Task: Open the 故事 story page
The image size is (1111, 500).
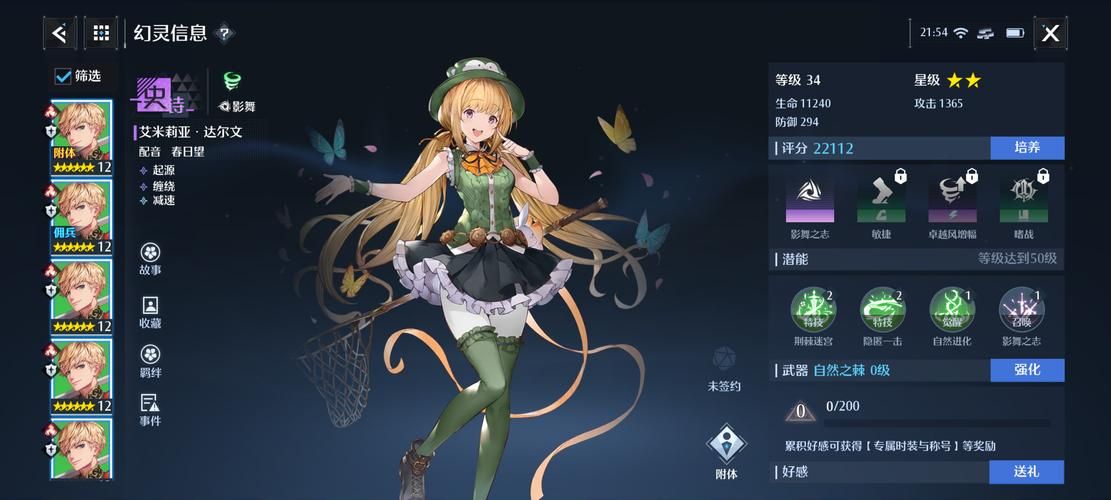Action: 150,257
